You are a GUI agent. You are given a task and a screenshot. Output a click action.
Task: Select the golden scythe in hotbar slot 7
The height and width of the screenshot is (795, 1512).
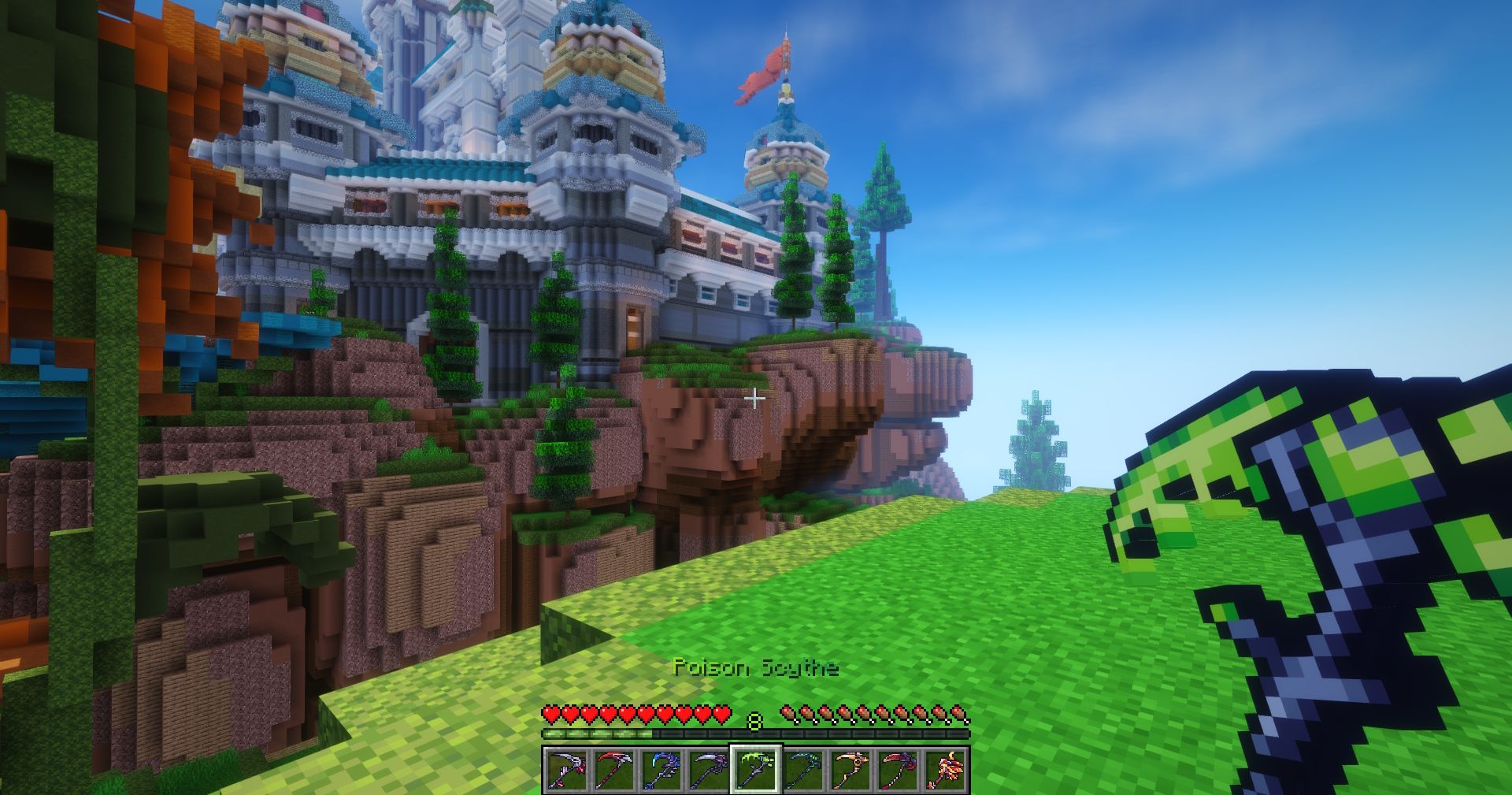pos(853,769)
